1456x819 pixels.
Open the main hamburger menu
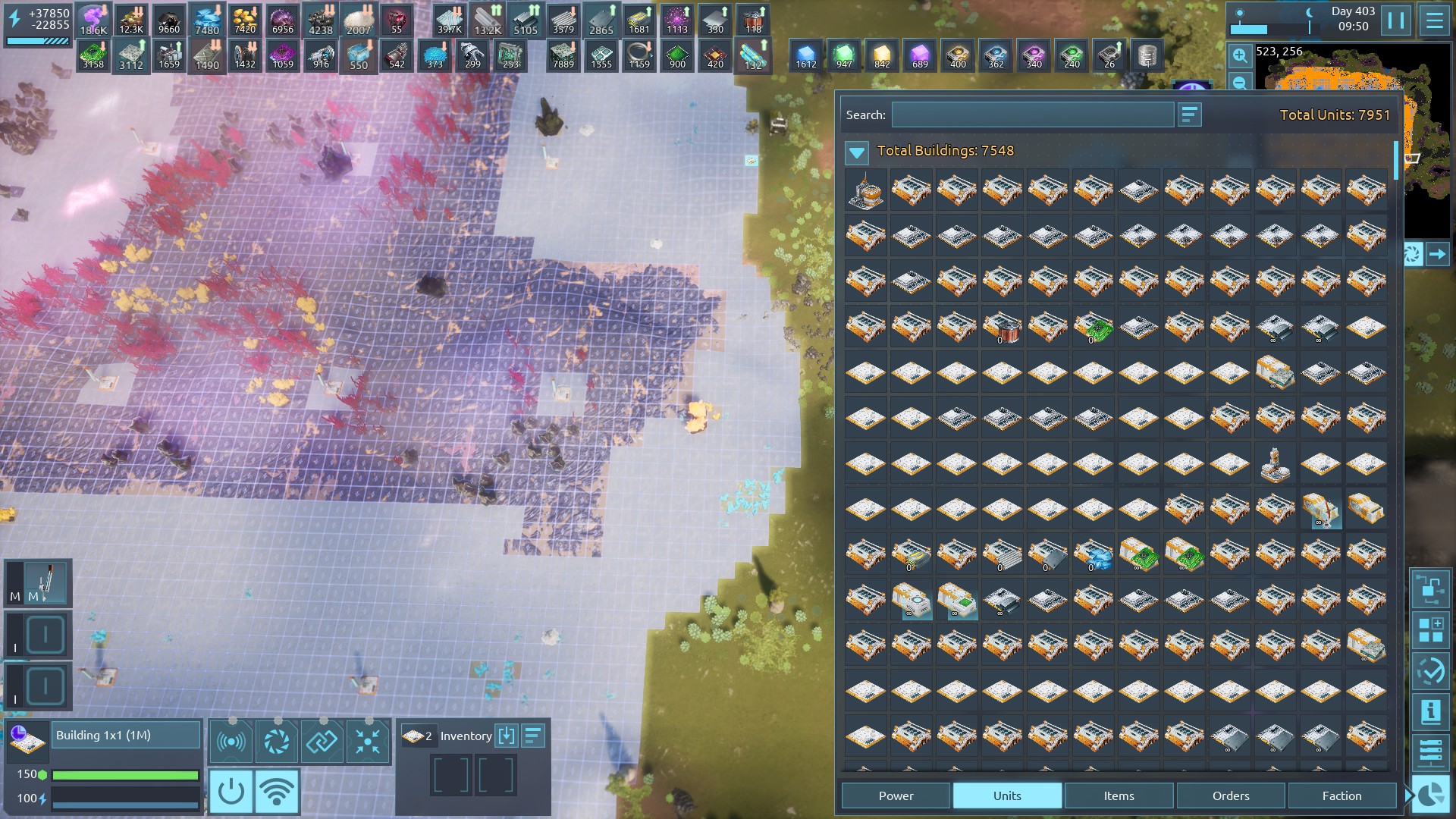(1434, 20)
